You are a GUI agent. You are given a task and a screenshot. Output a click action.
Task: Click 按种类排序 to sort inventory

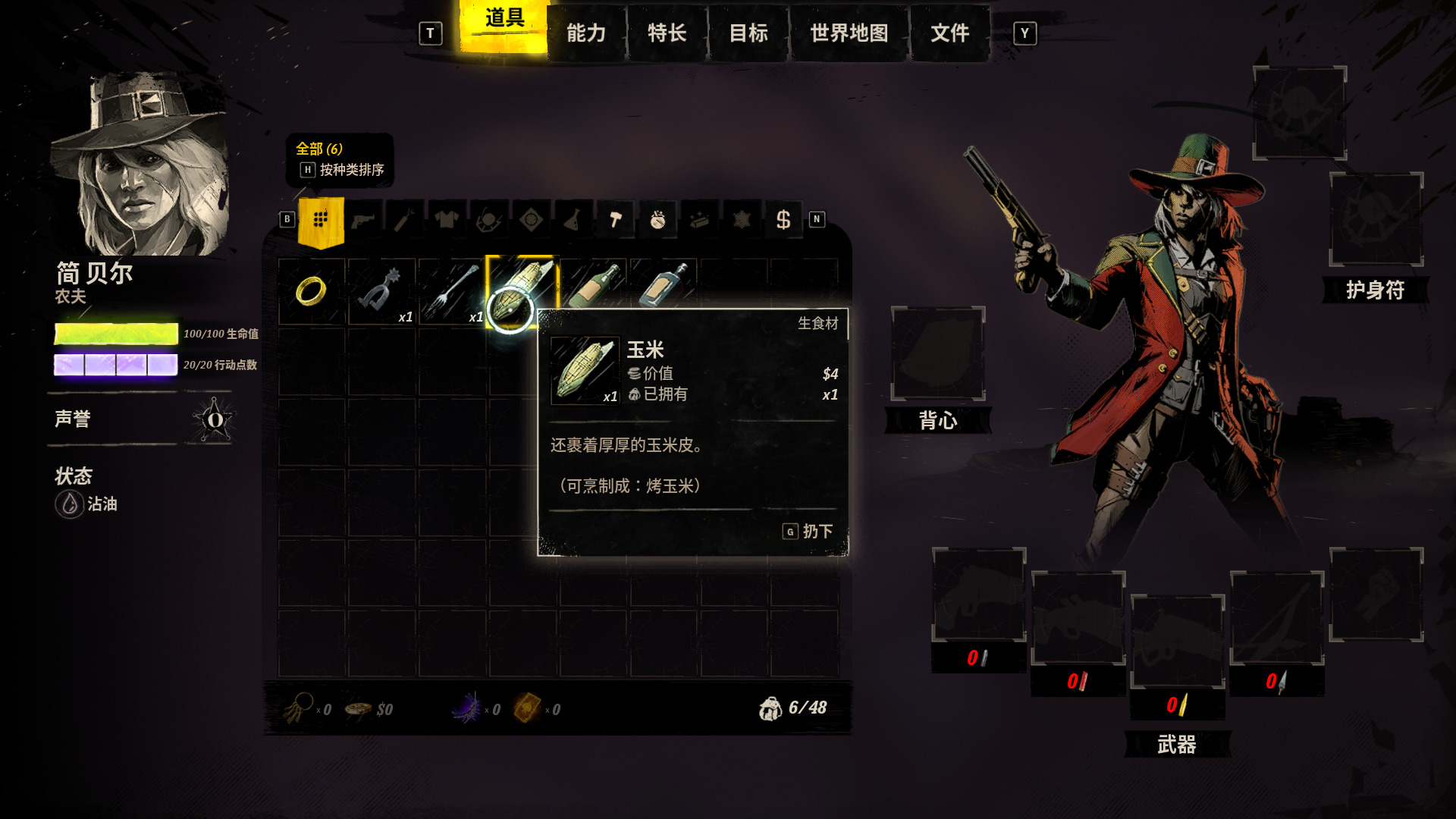point(351,170)
